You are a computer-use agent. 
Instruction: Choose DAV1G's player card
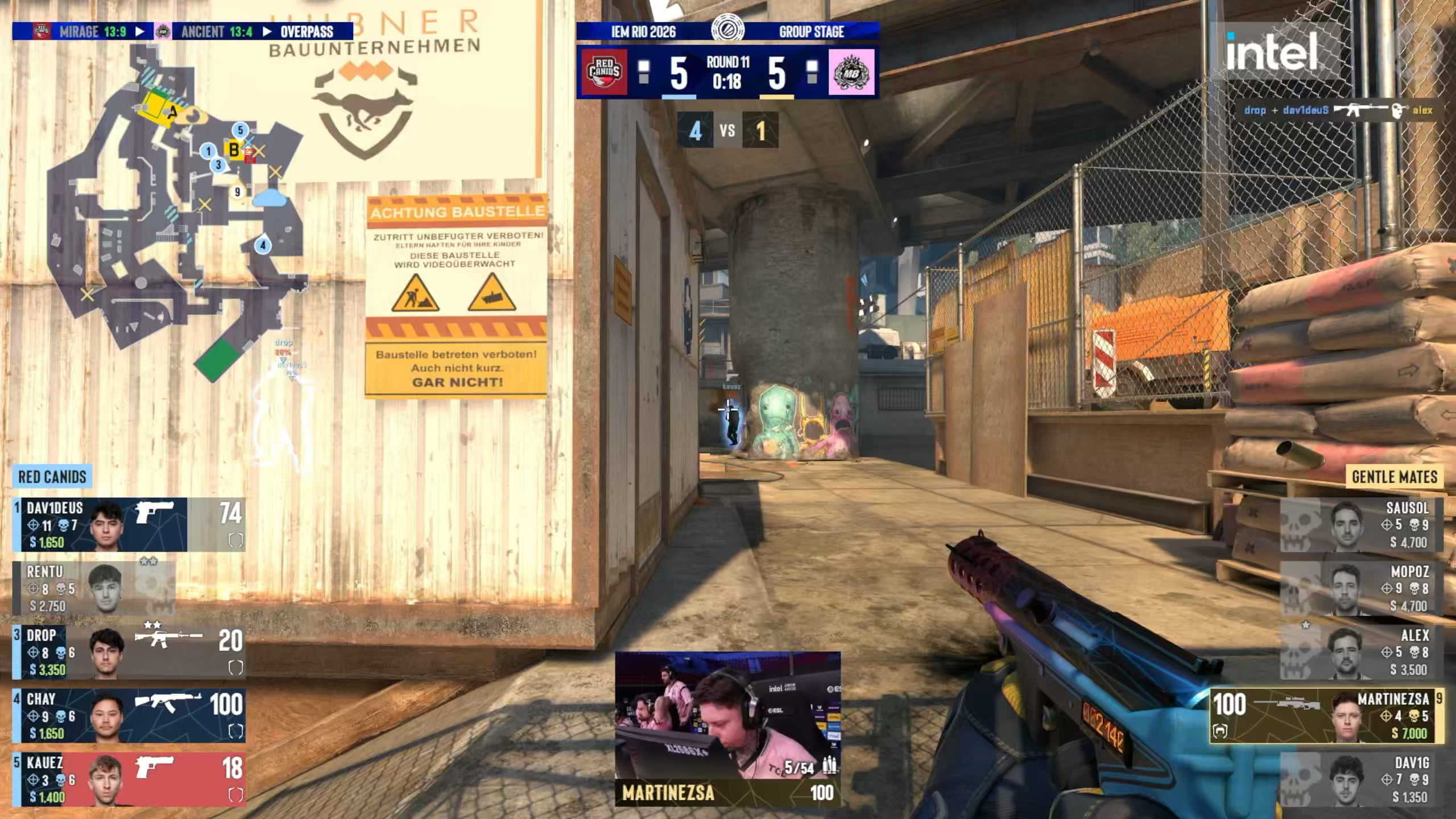point(1362,779)
